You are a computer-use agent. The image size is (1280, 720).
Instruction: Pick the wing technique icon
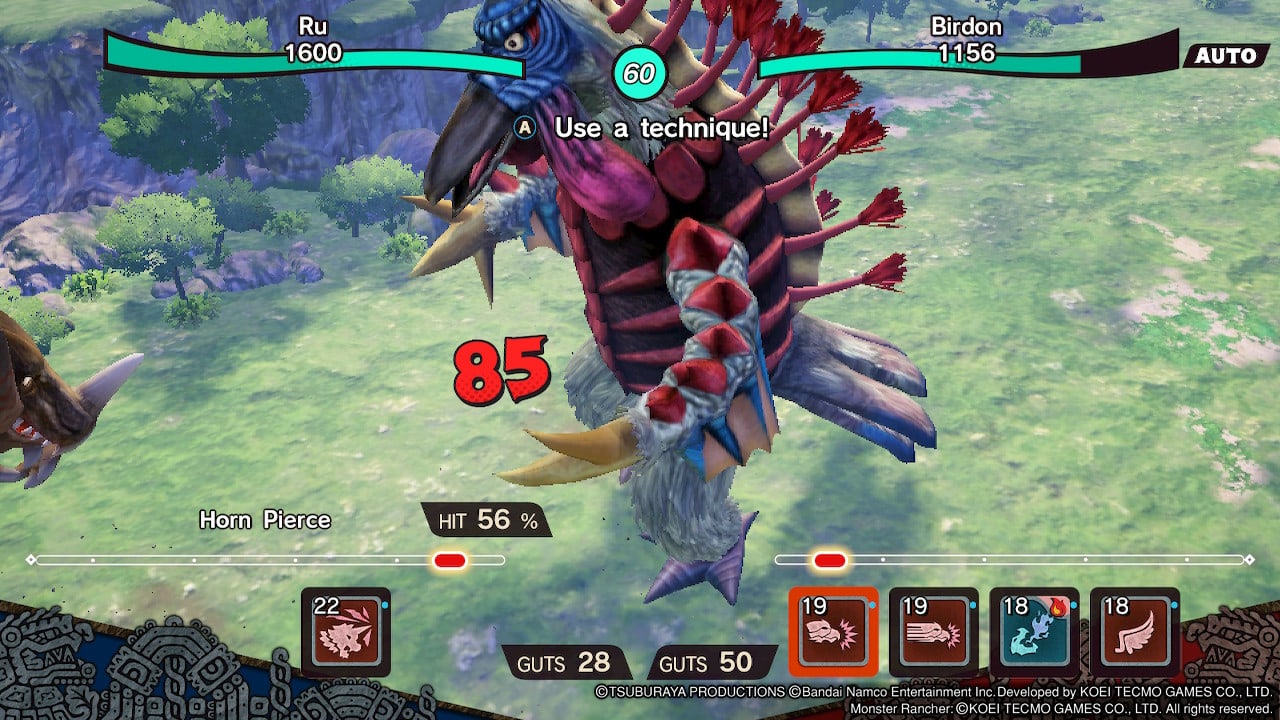[x=1135, y=632]
